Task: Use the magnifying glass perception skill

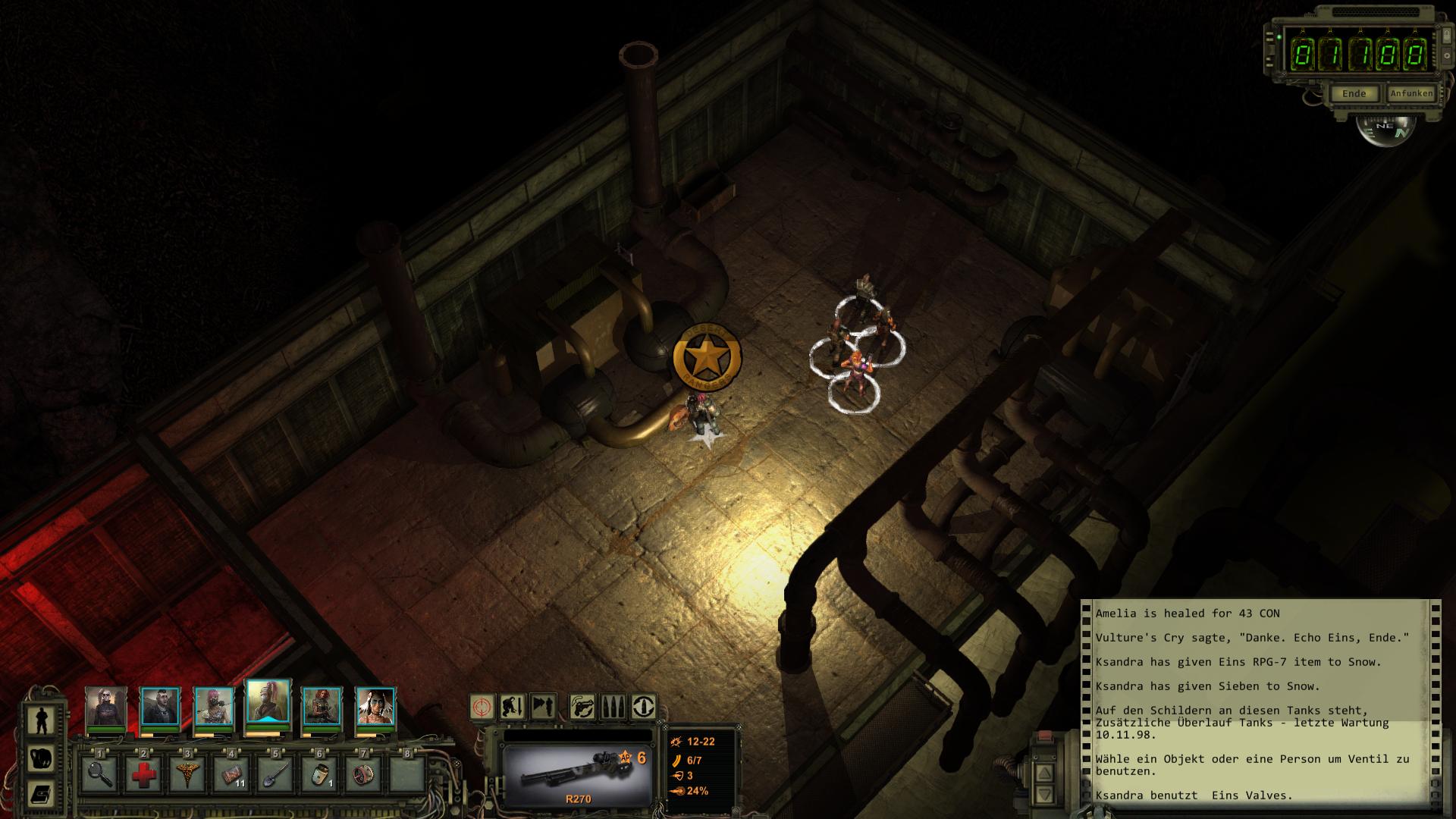Action: [99, 774]
